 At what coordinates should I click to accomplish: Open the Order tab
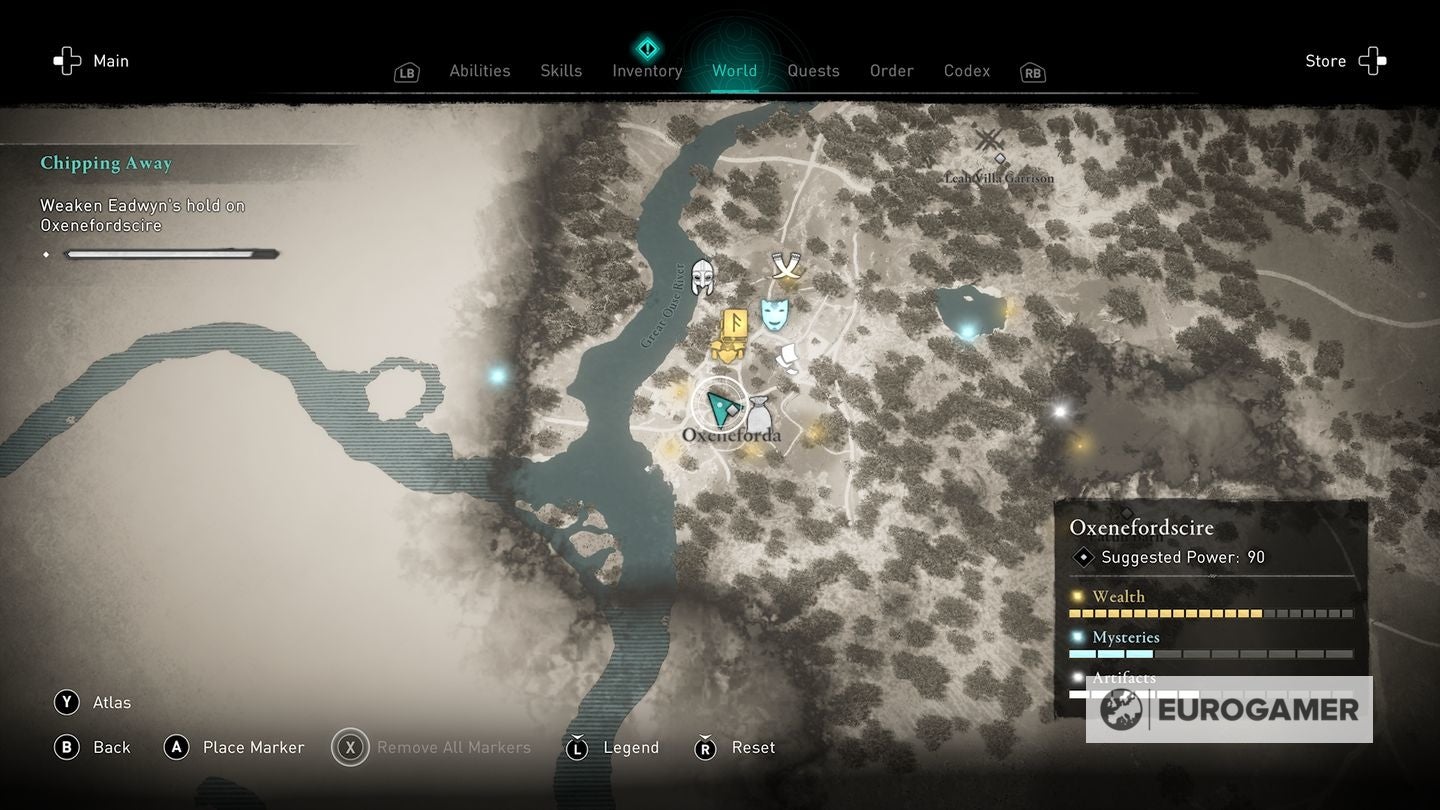click(x=891, y=71)
